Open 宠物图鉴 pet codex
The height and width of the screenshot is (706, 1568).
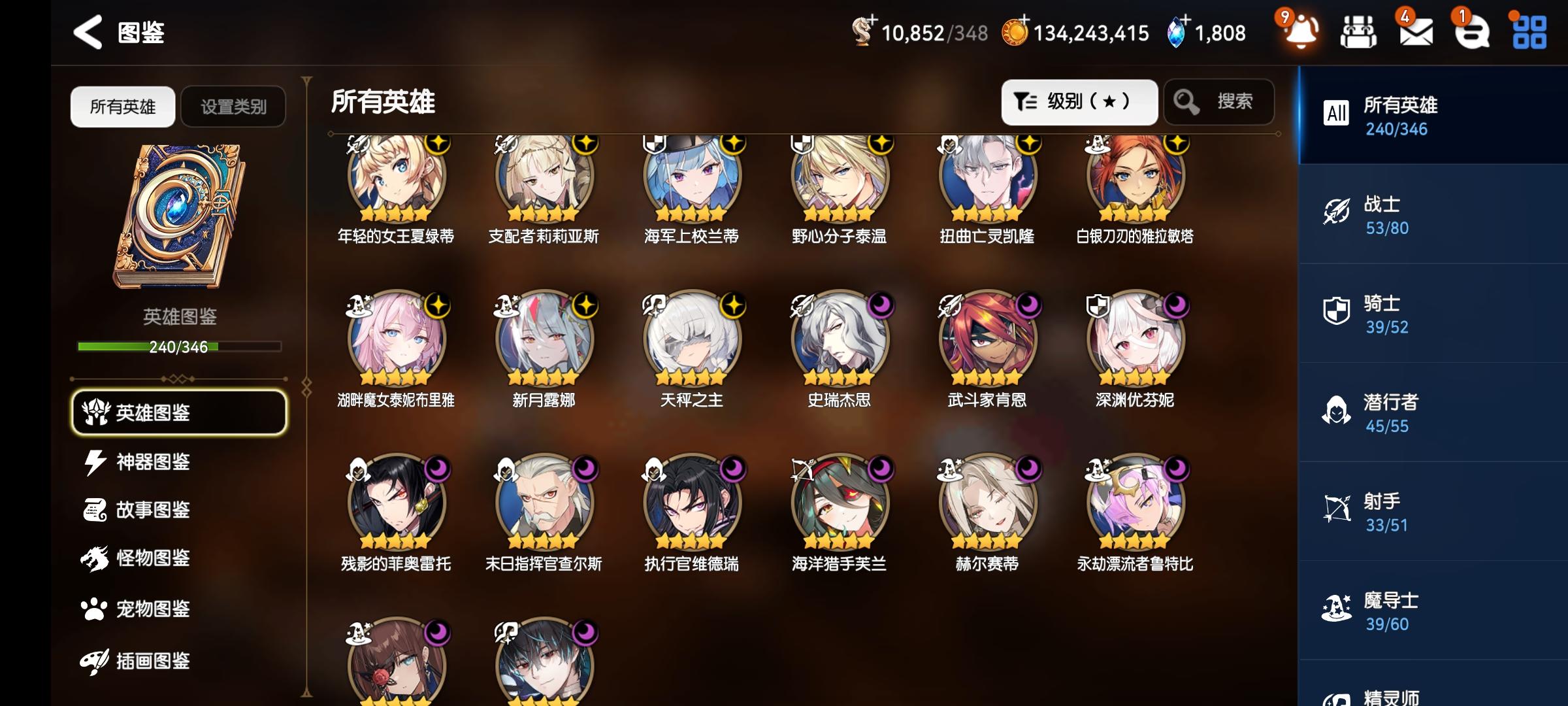(x=154, y=609)
